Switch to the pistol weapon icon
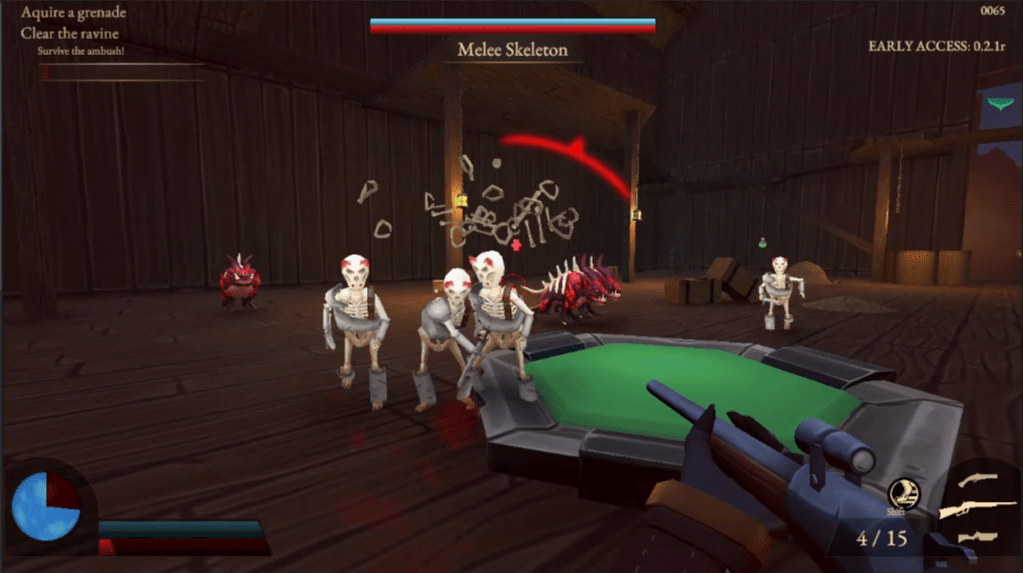 (x=977, y=480)
